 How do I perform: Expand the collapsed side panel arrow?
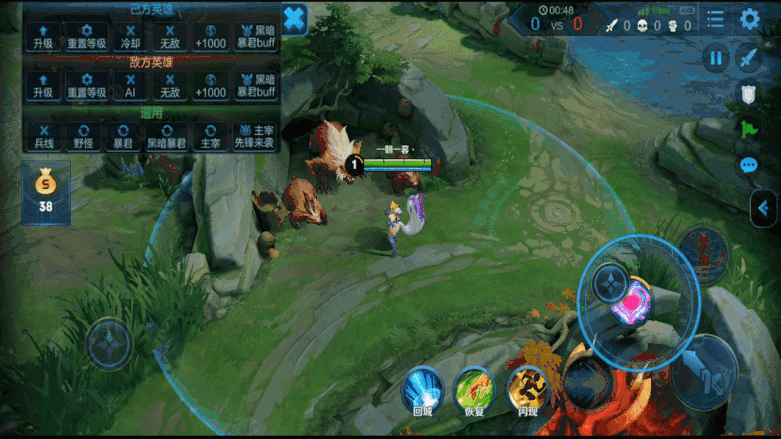tap(764, 208)
